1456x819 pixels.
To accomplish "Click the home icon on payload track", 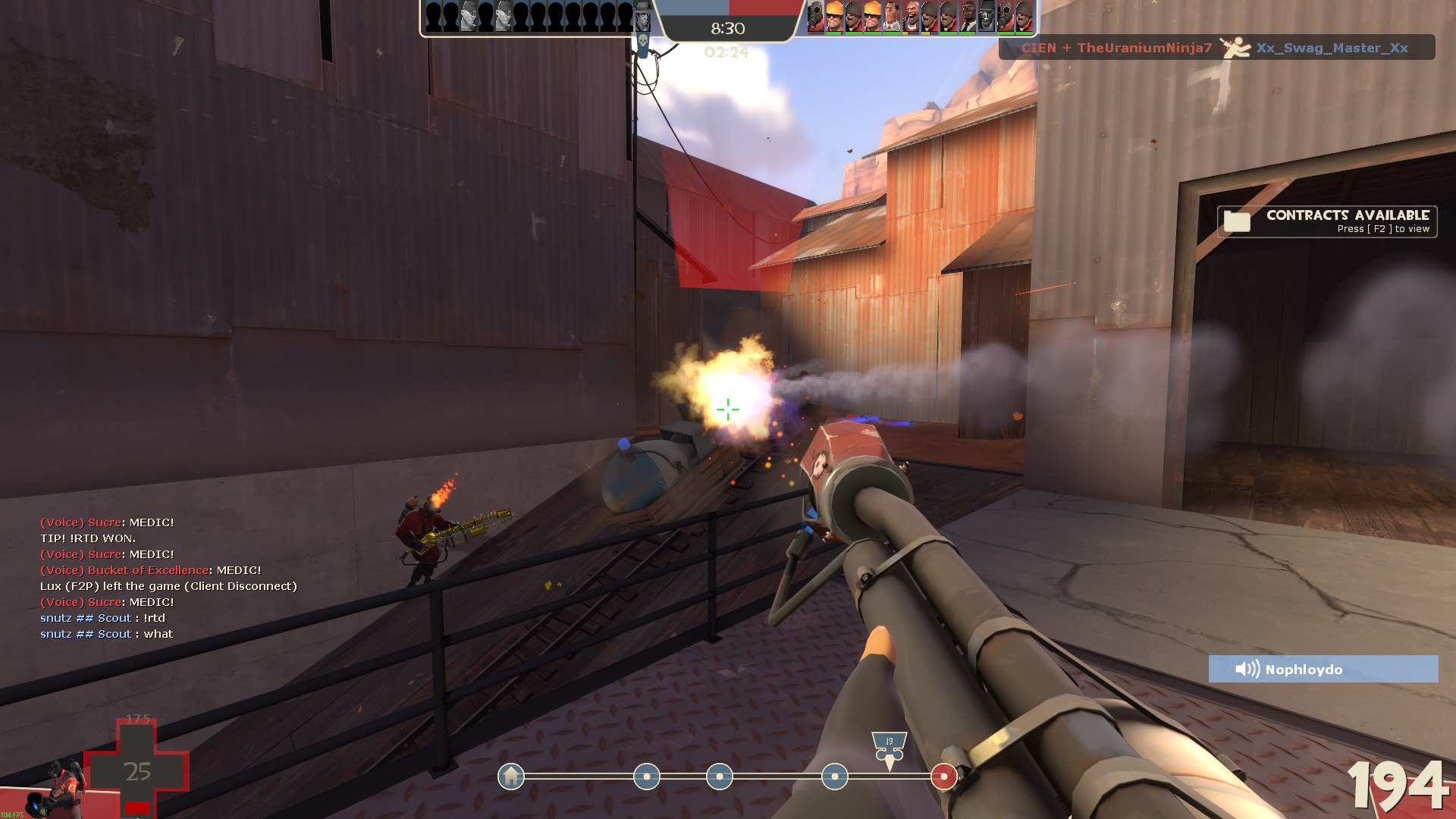I will [x=511, y=777].
